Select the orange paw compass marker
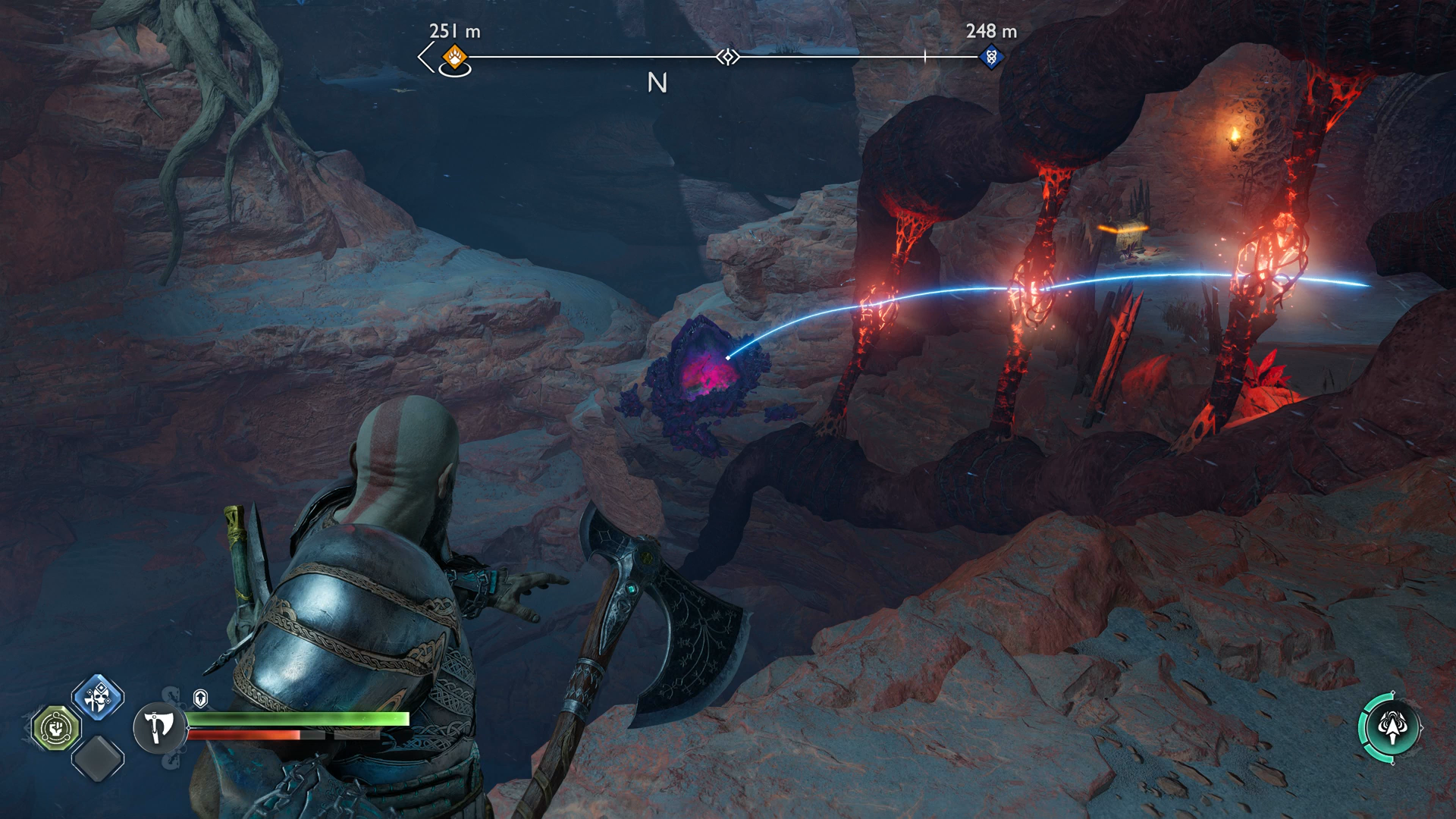The image size is (1456, 819). coord(454,56)
